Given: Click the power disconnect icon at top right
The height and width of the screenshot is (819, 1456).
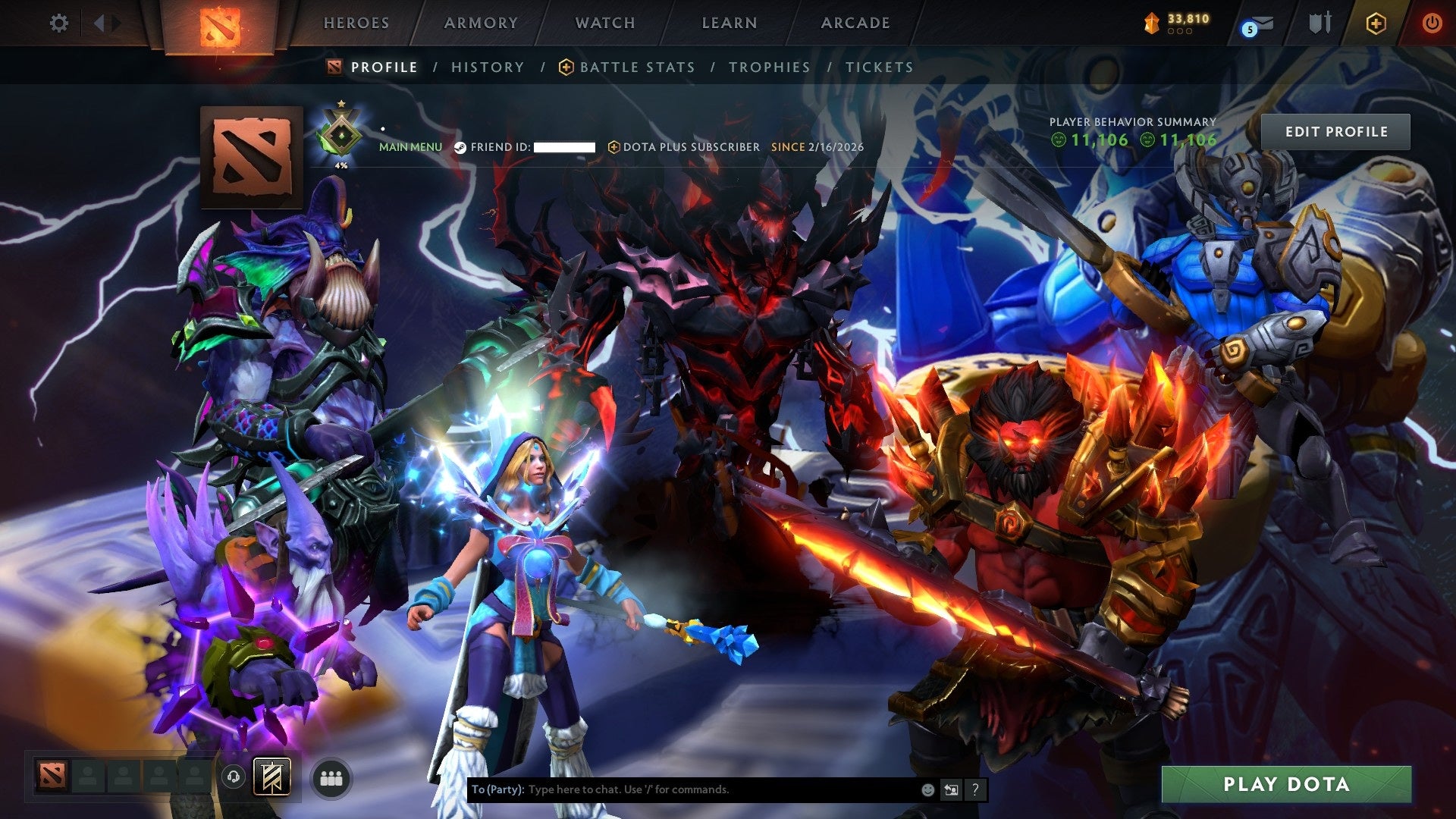Looking at the screenshot, I should (x=1432, y=23).
